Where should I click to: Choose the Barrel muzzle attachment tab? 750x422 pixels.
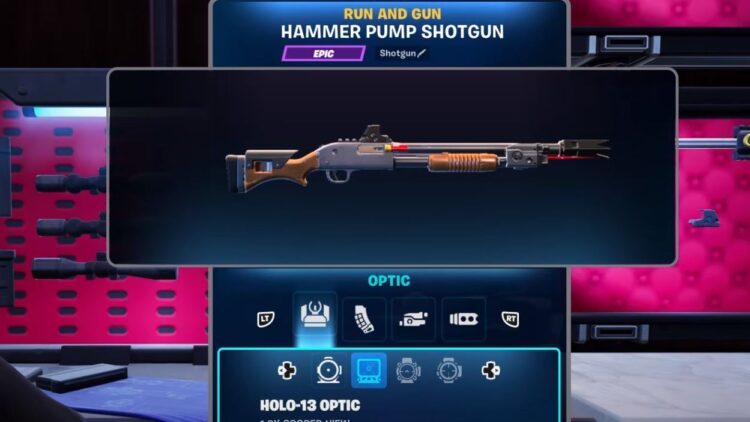[463, 319]
